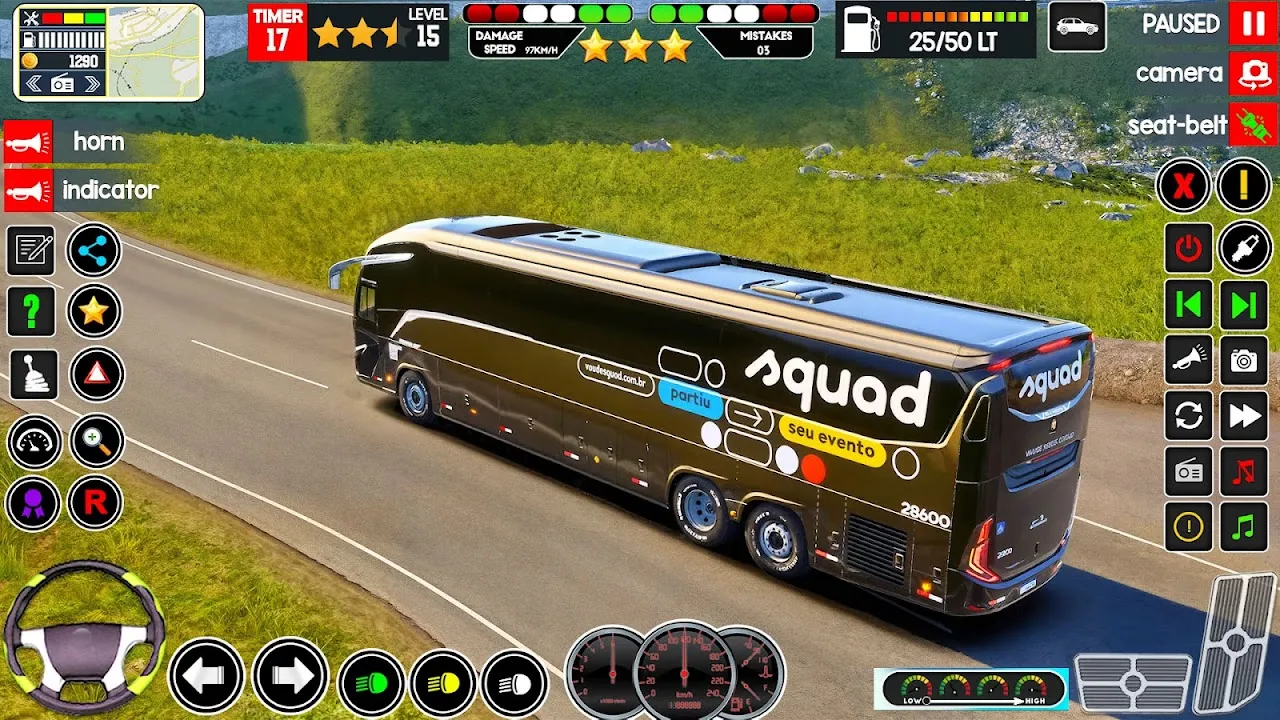Click the red pause button

[1253, 23]
